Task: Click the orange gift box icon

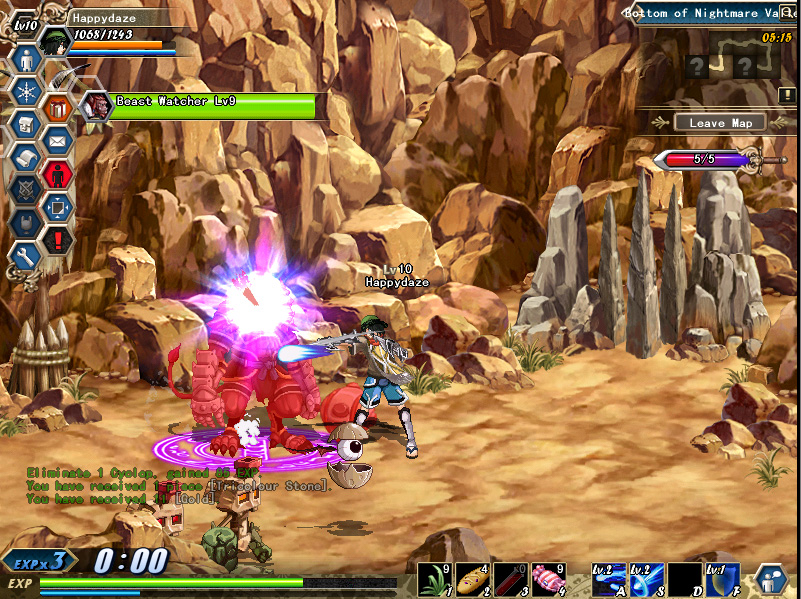Action: 58,107
